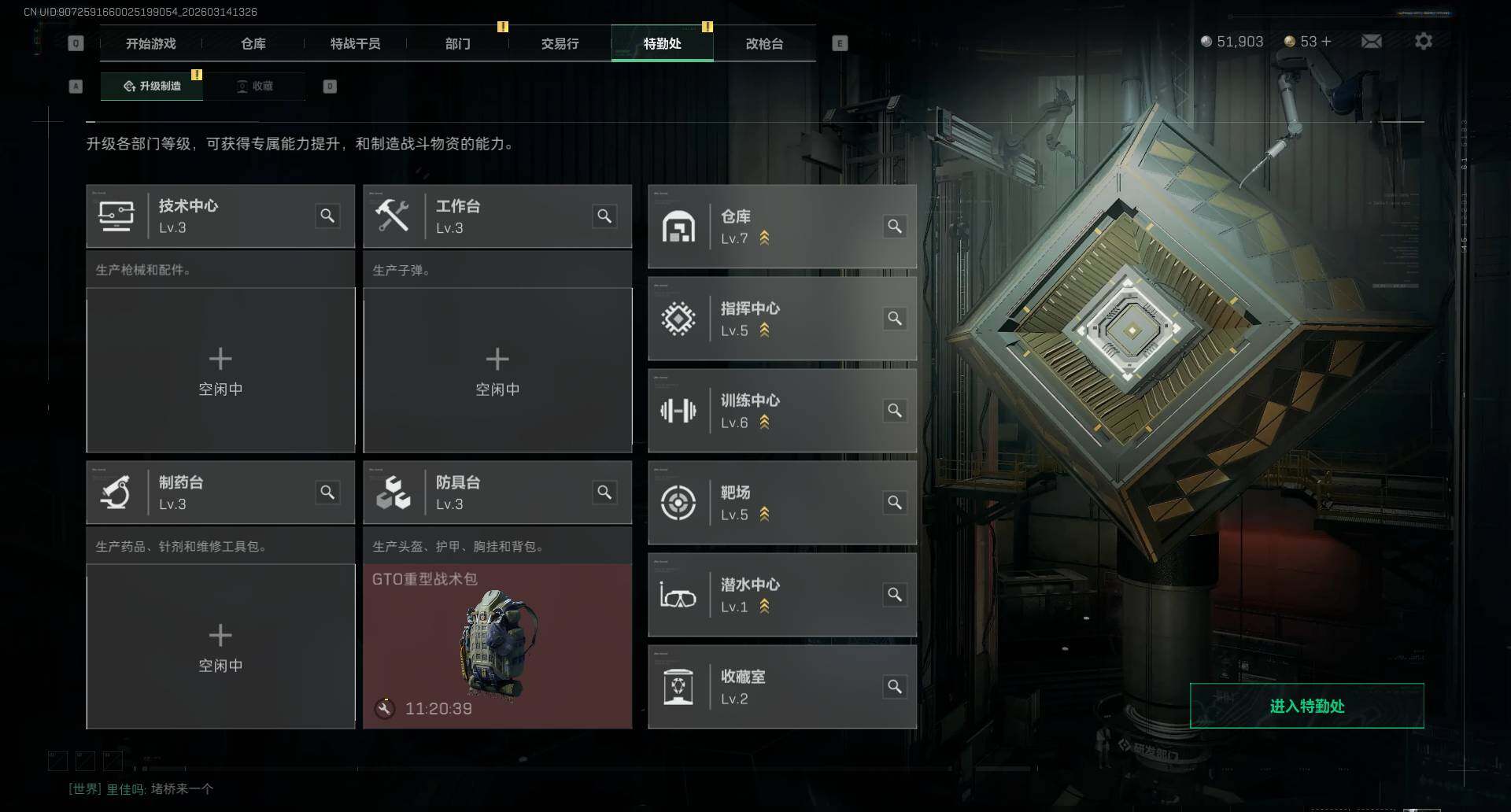Select the GTO重型战术包 production in progress

point(497,647)
